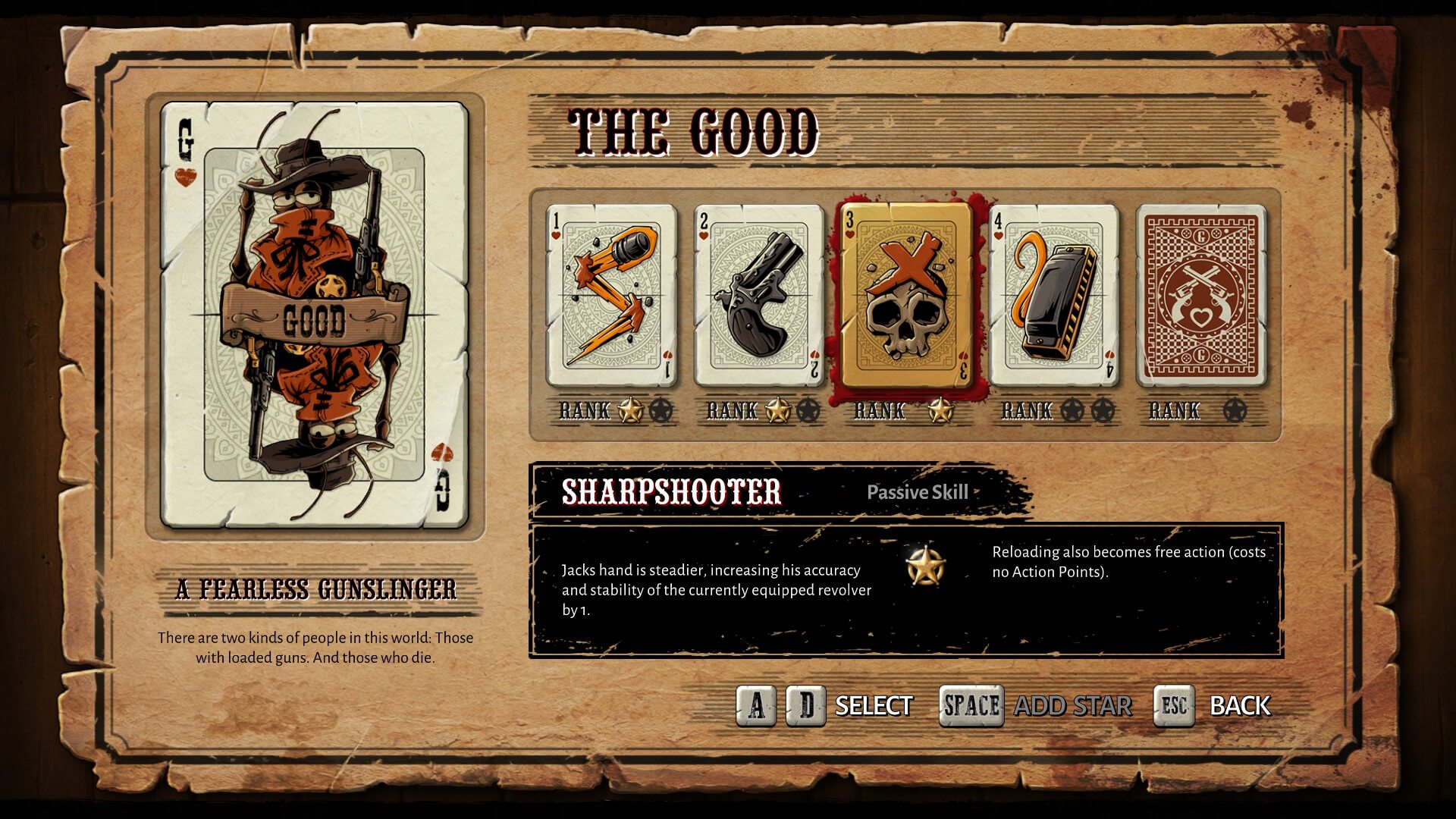Click the Add Star option
The image size is (1456, 819).
coord(1072,706)
